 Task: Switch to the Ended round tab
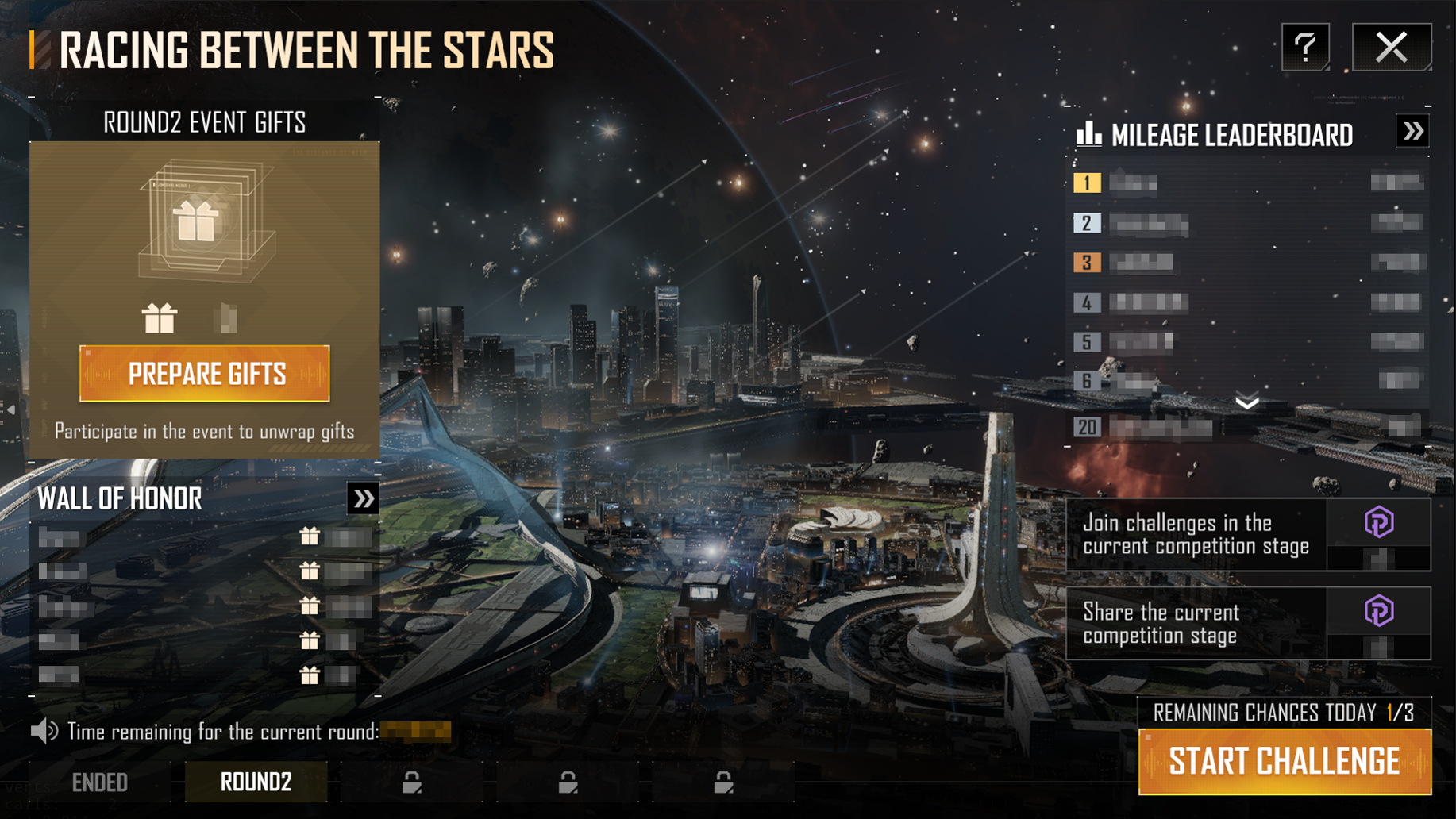click(x=100, y=782)
